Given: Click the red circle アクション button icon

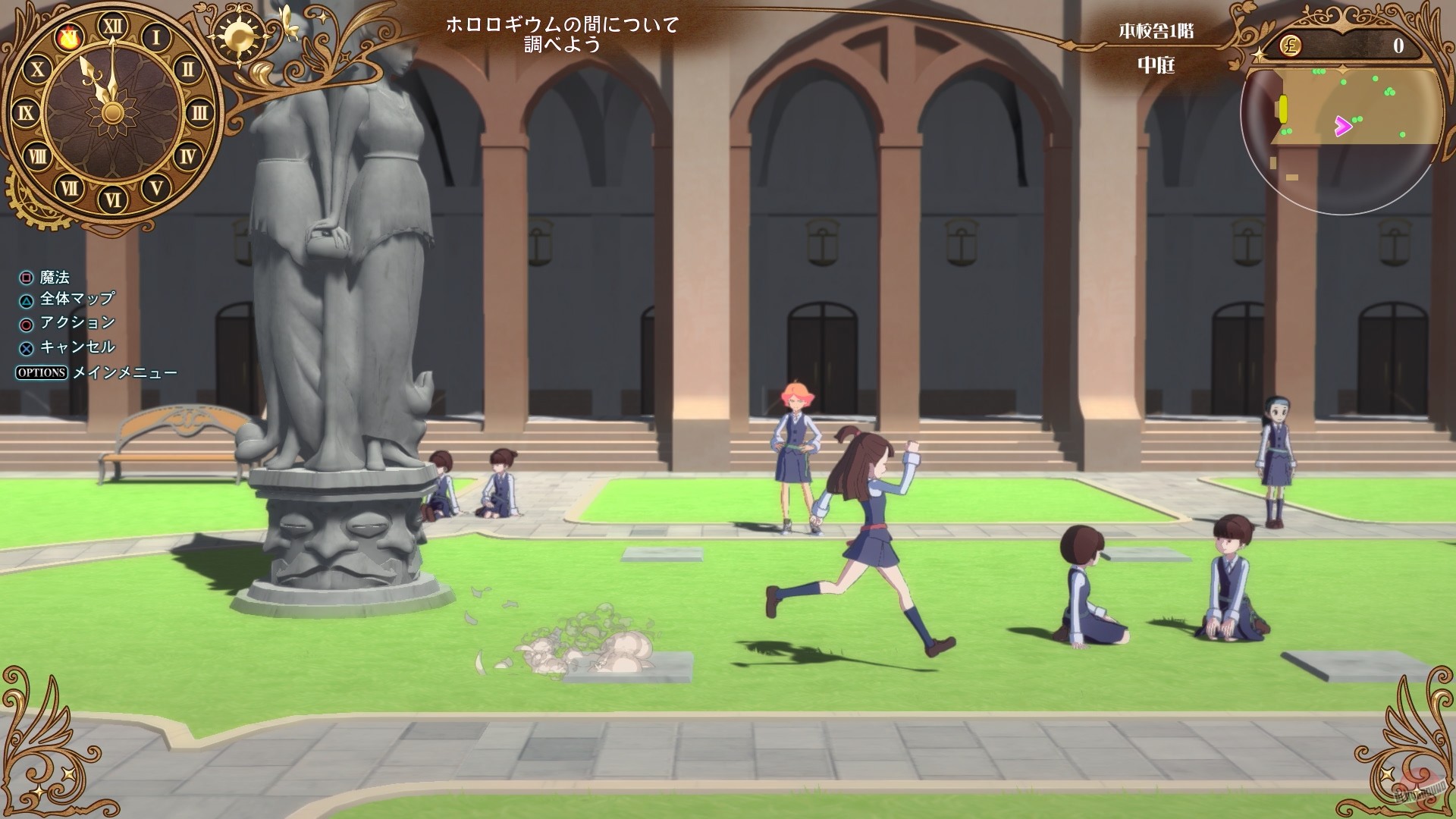Looking at the screenshot, I should click(x=27, y=323).
